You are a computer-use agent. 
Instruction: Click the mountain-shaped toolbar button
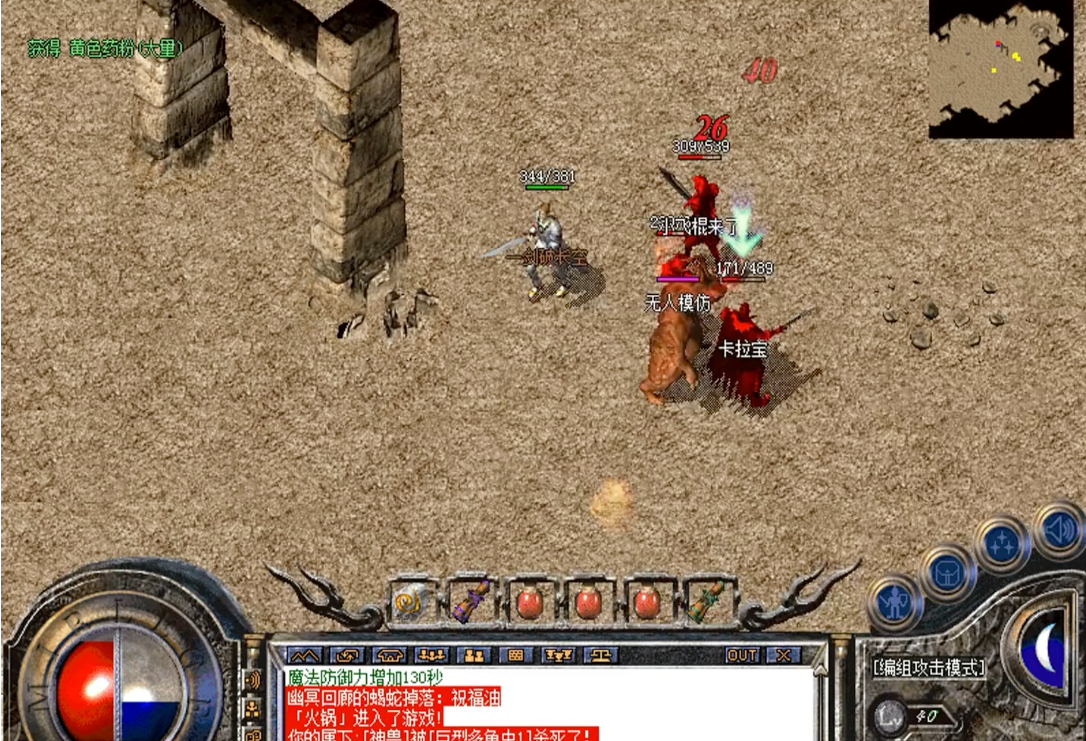[302, 656]
